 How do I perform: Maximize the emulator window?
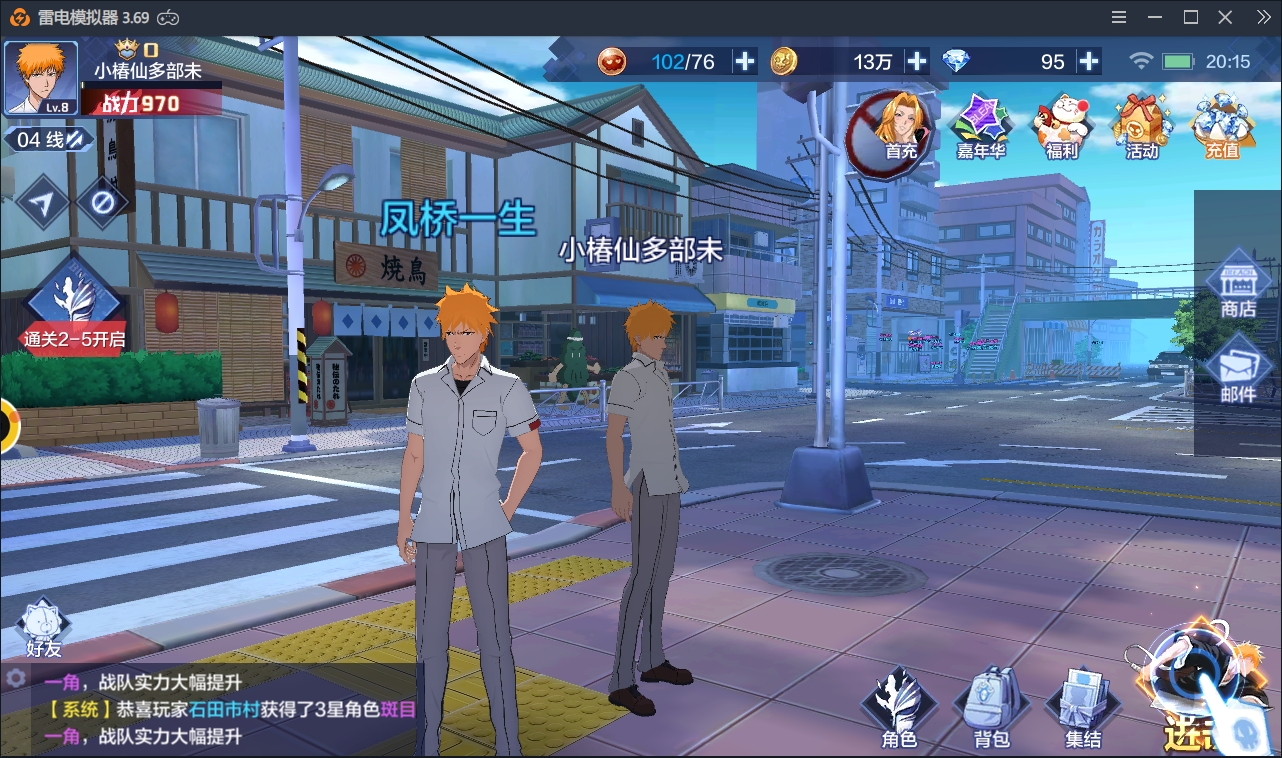[x=1190, y=17]
